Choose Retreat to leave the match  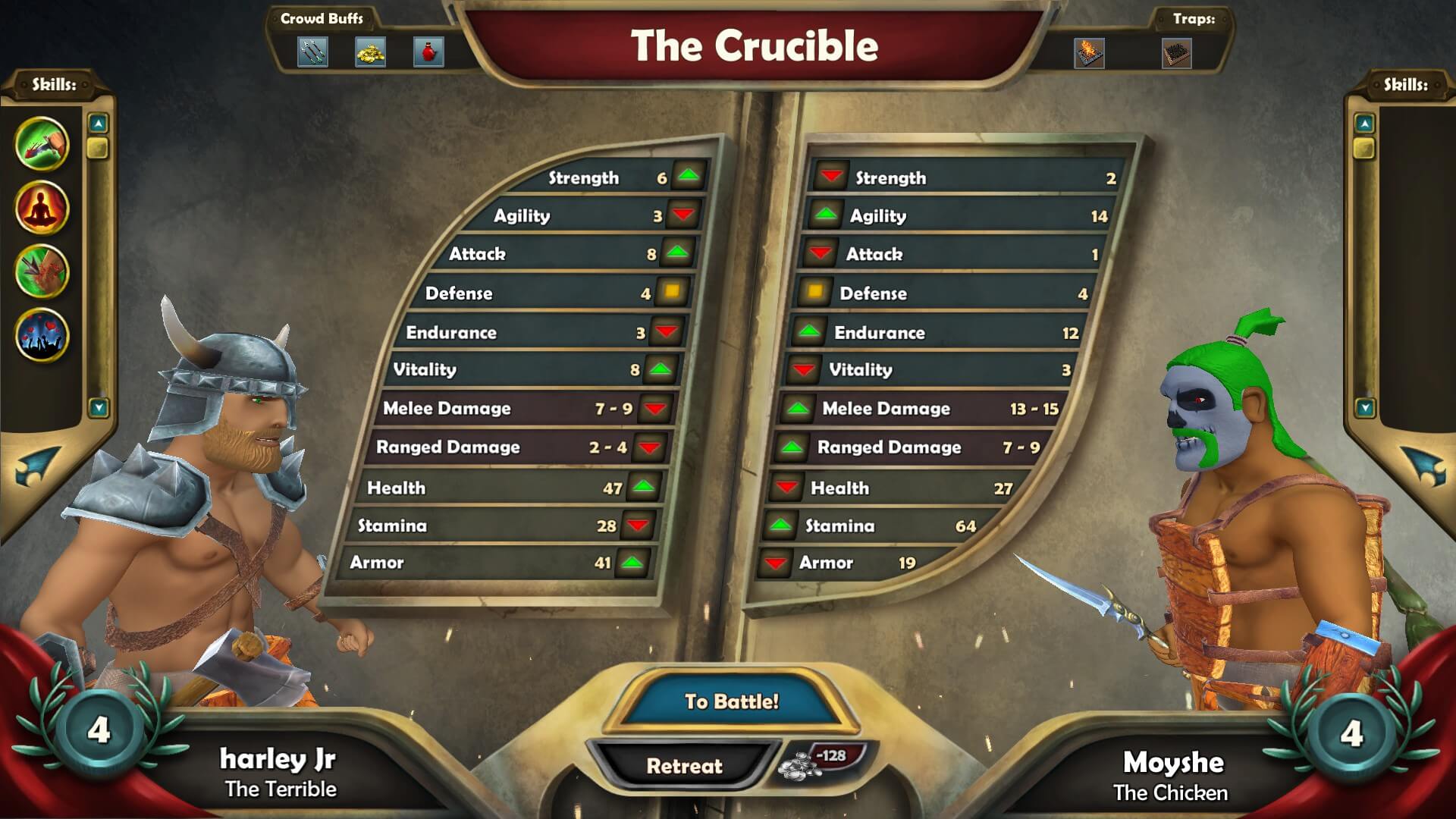tap(684, 766)
